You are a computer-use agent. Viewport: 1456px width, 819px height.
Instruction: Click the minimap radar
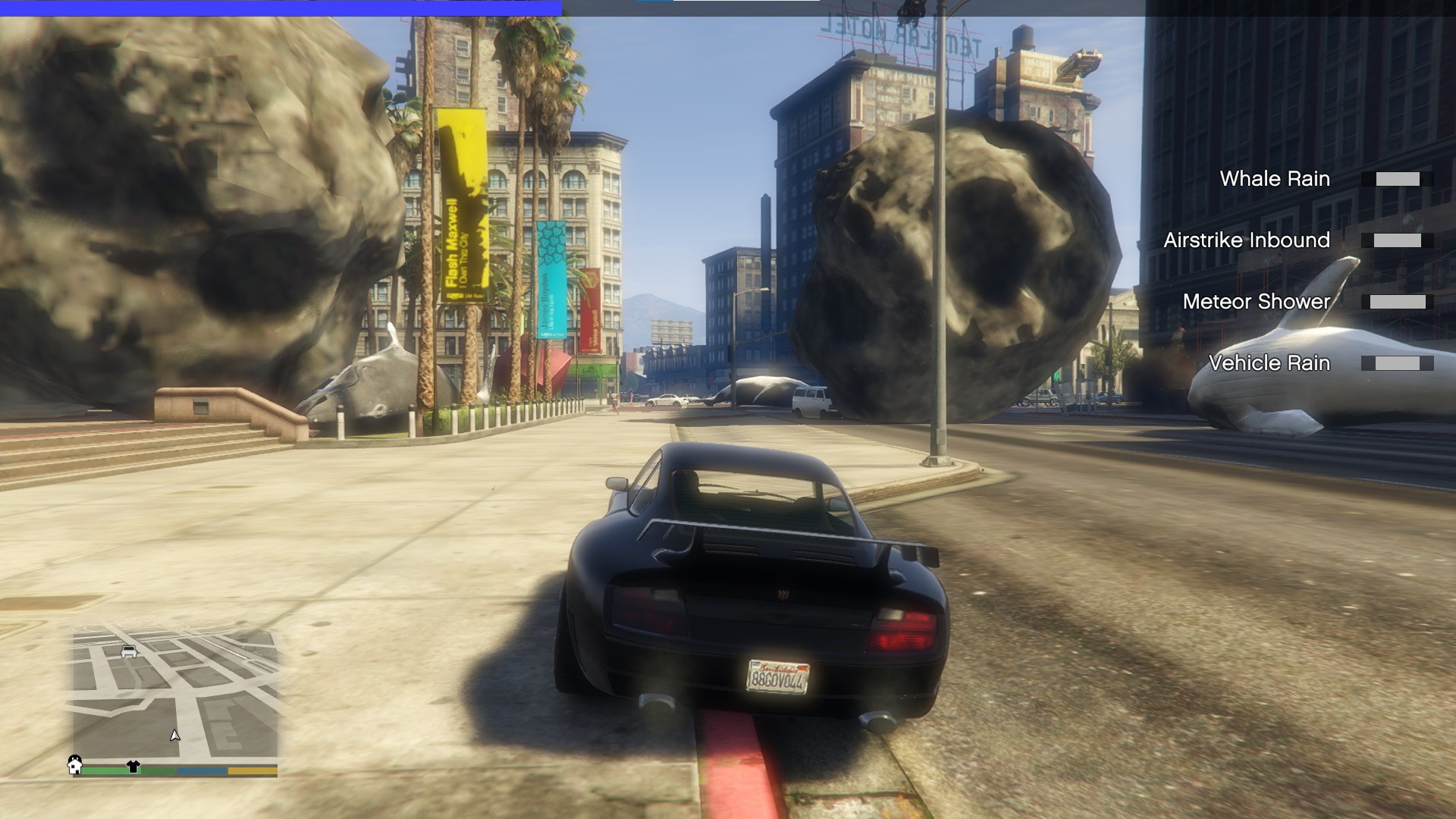click(x=175, y=694)
